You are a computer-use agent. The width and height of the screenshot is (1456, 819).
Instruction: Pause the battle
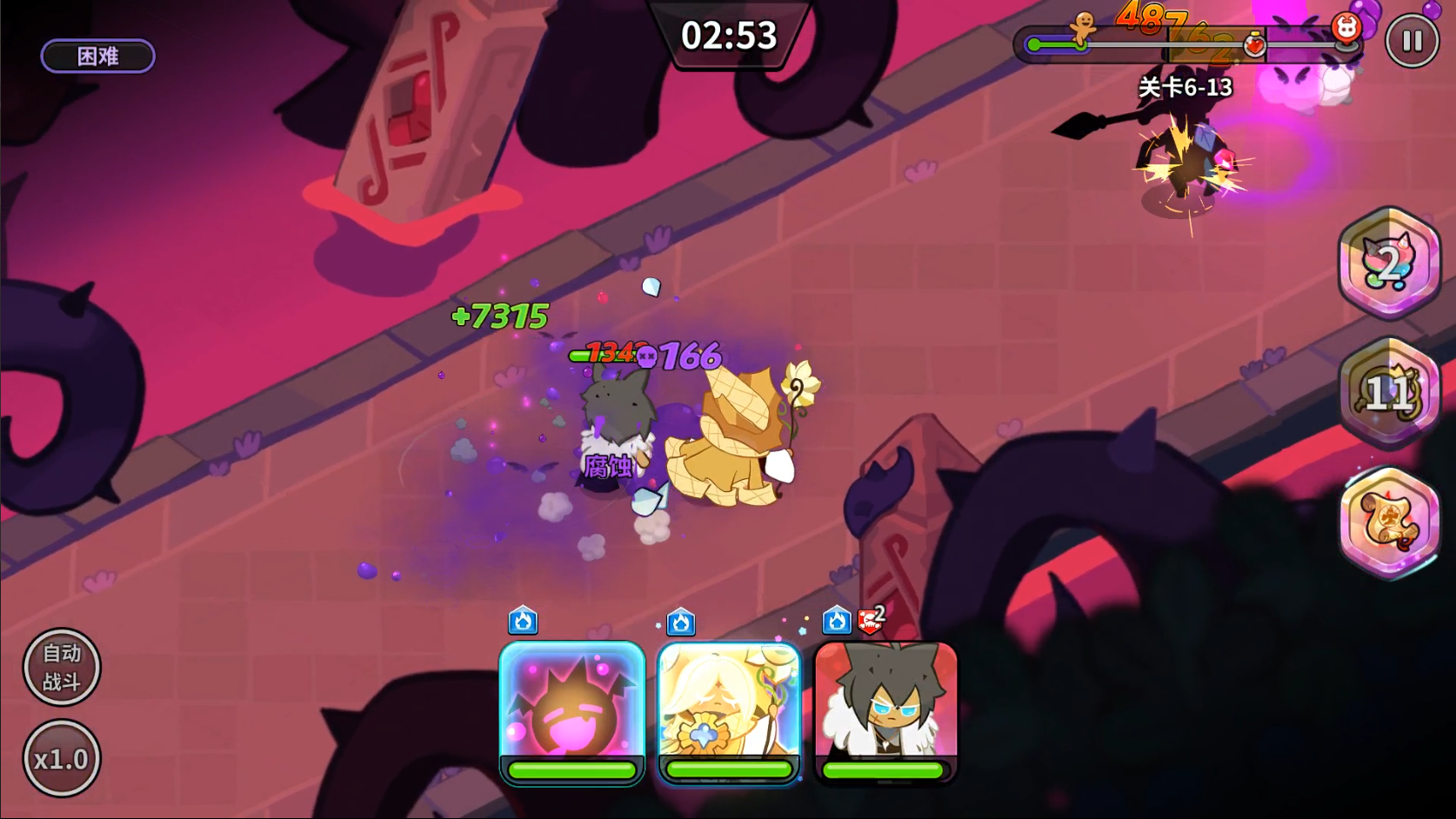(x=1412, y=41)
